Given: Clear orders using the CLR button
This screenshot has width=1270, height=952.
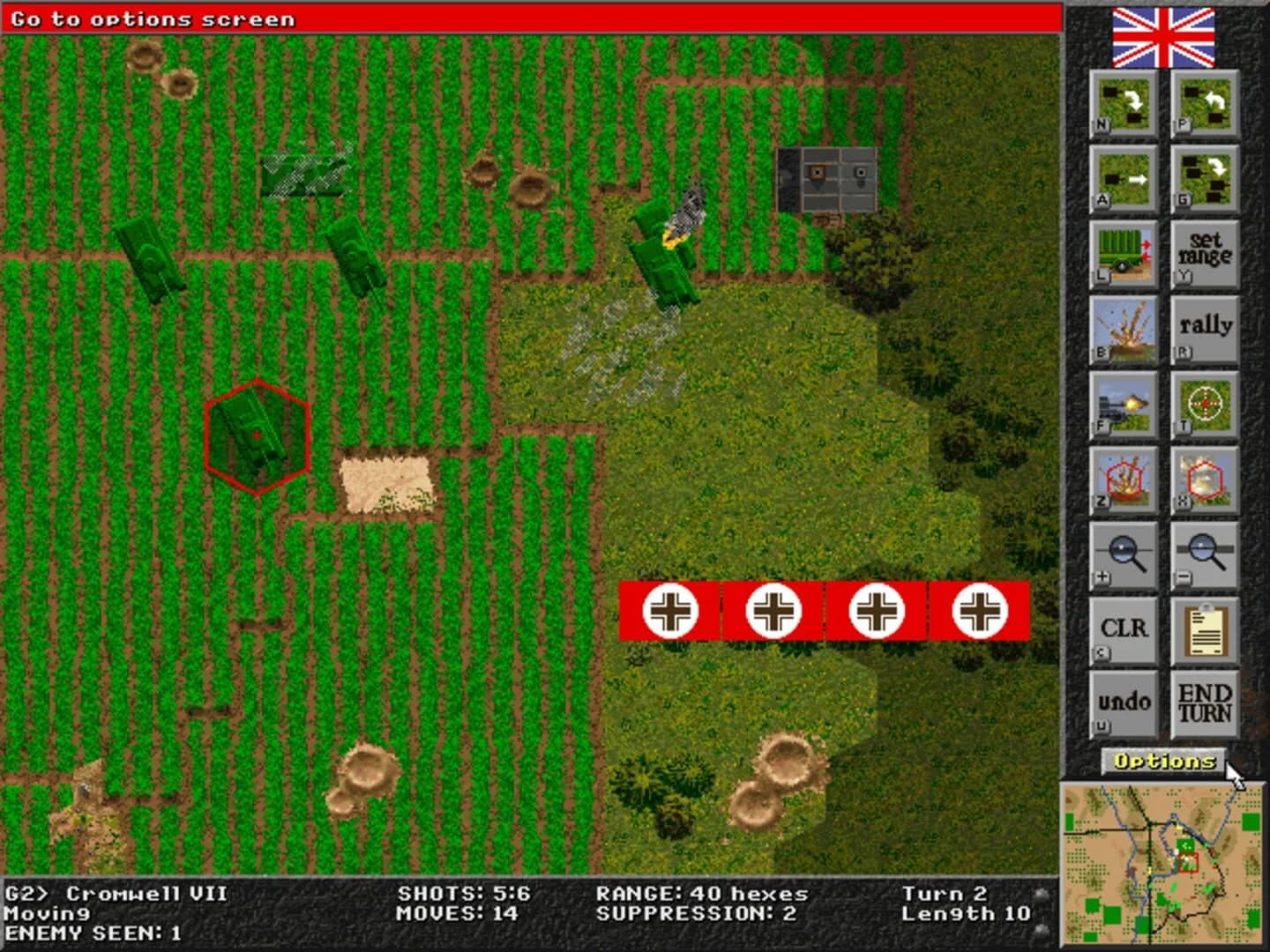Looking at the screenshot, I should coord(1124,628).
